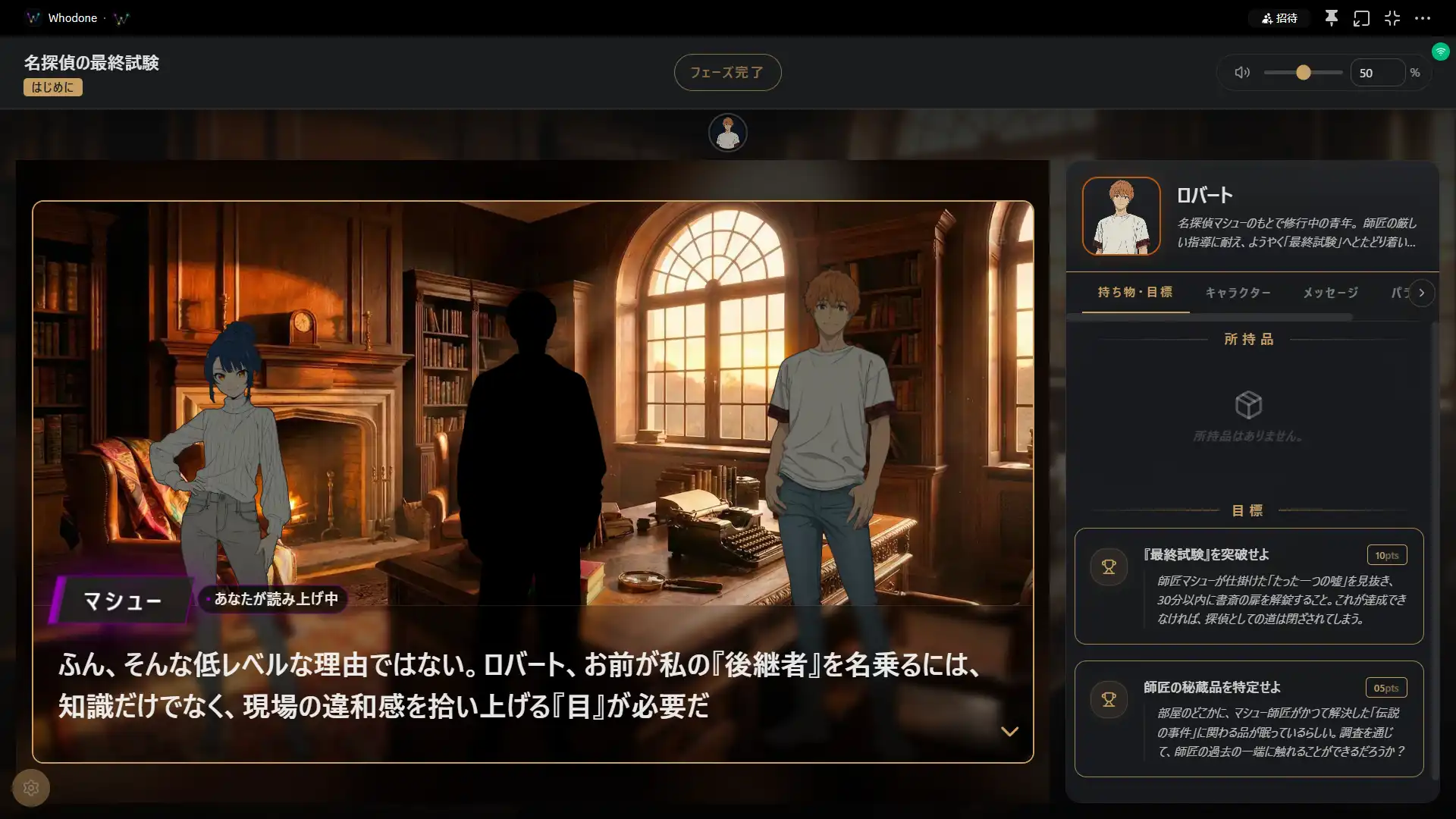Show more tabs with the right arrow
This screenshot has height=819, width=1456.
1422,293
